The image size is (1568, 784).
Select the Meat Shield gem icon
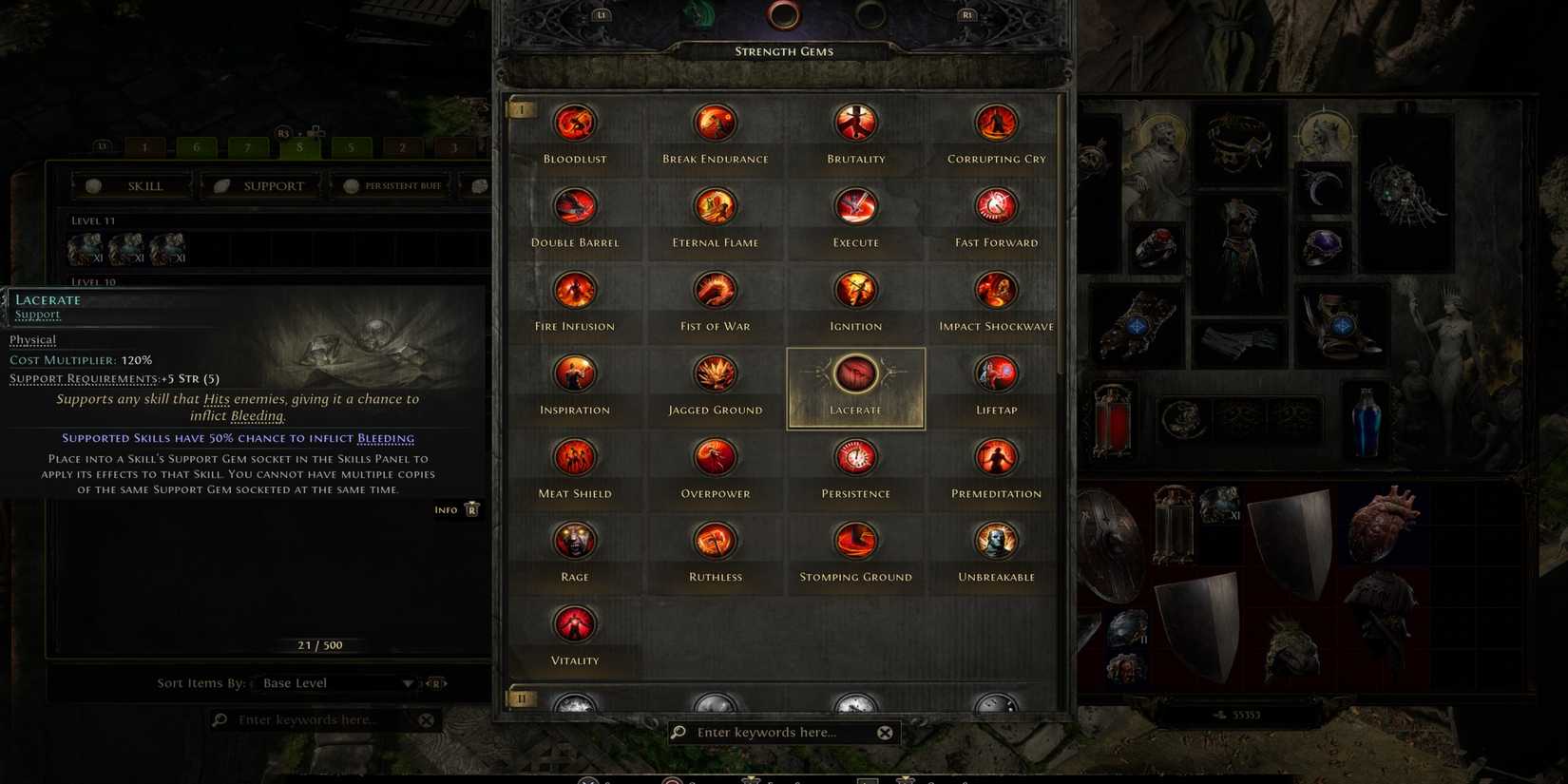tap(574, 457)
